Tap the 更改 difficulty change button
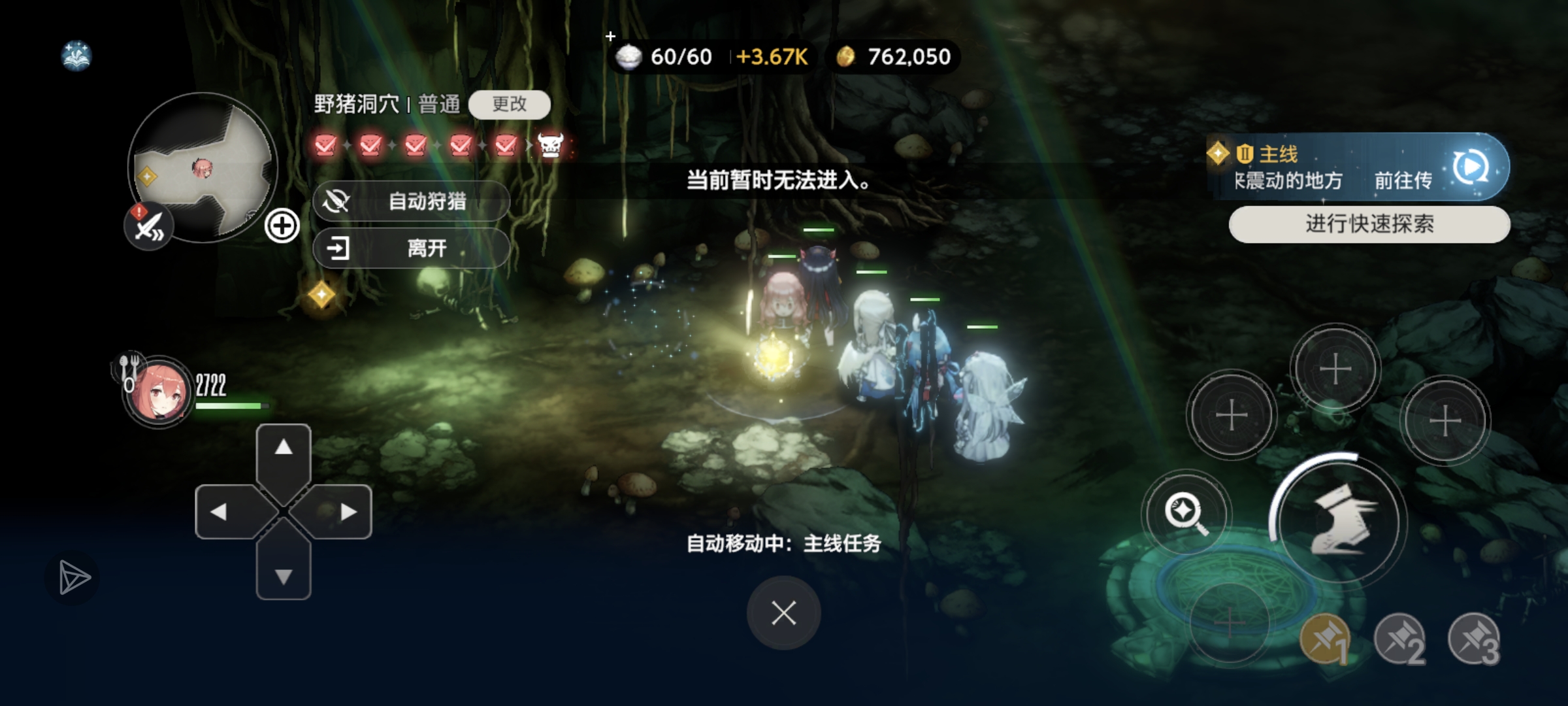The height and width of the screenshot is (706, 1568). tap(510, 105)
